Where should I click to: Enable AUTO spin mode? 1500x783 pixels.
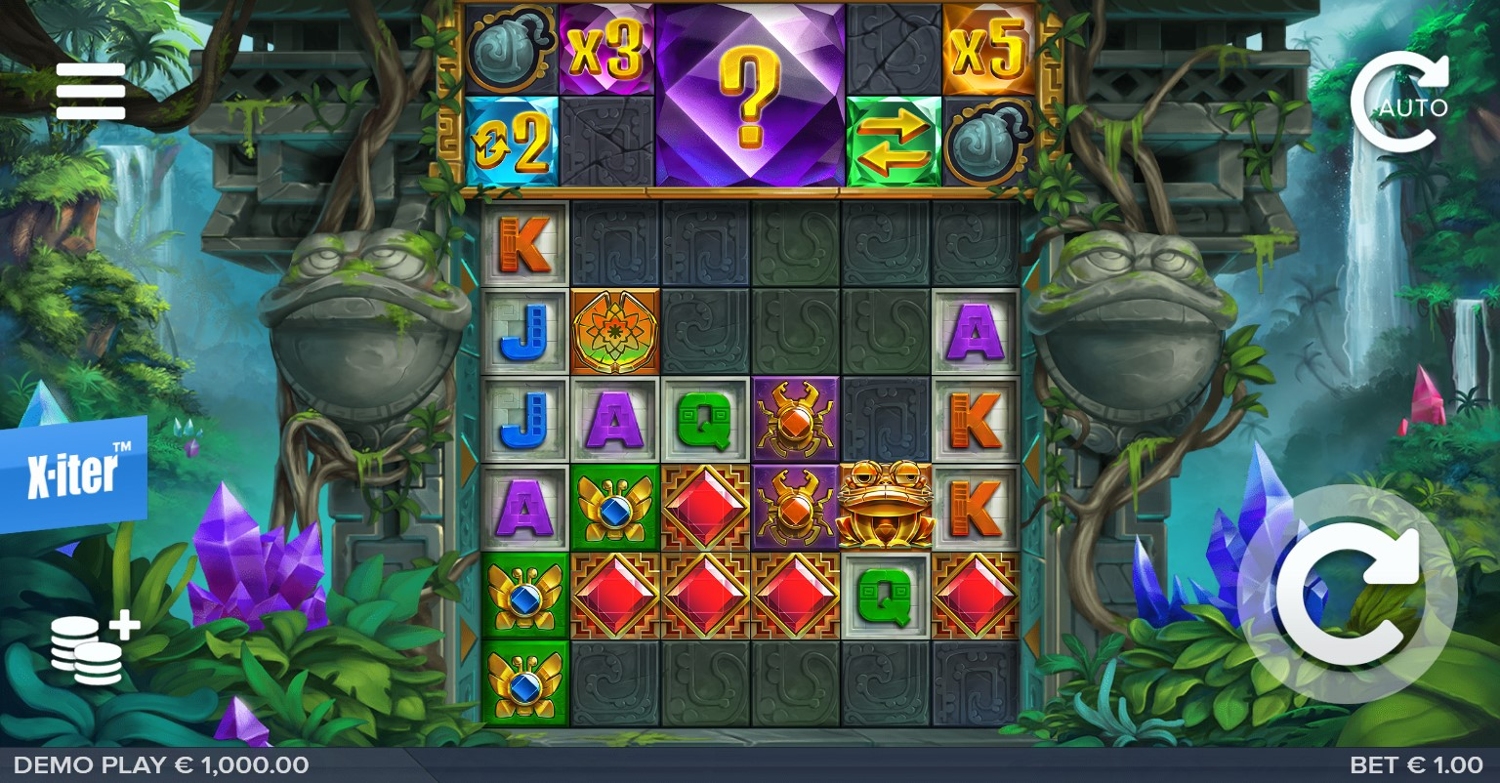1398,103
